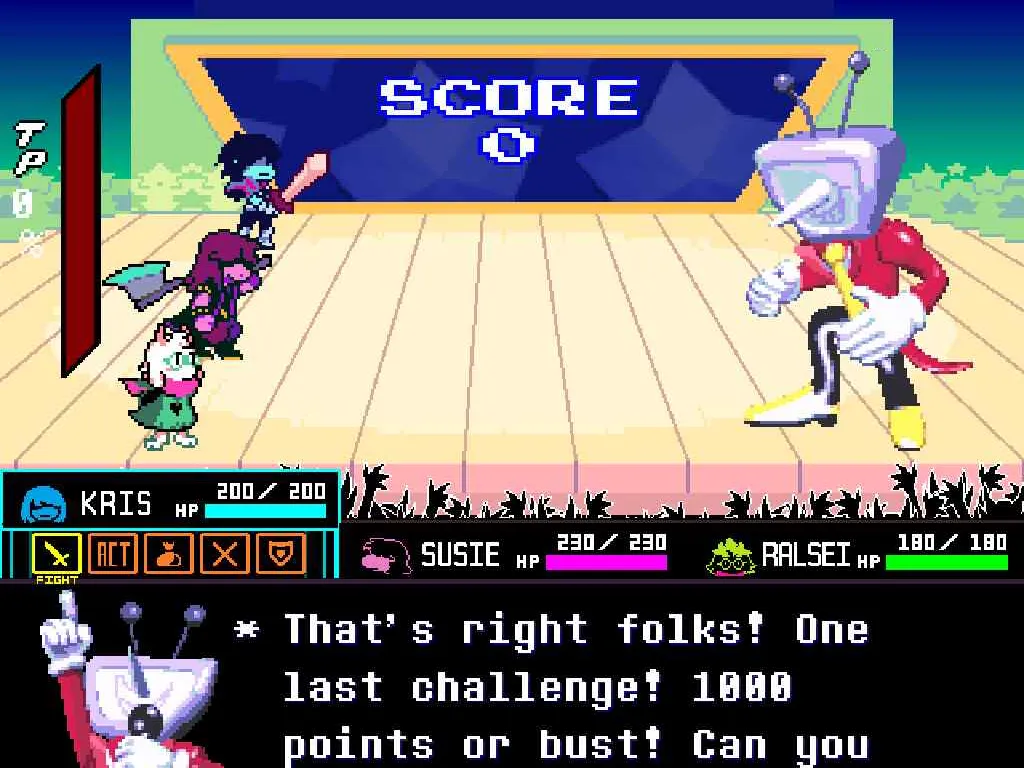The height and width of the screenshot is (768, 1024).
Task: Choose the ACT command button
Action: [112, 552]
